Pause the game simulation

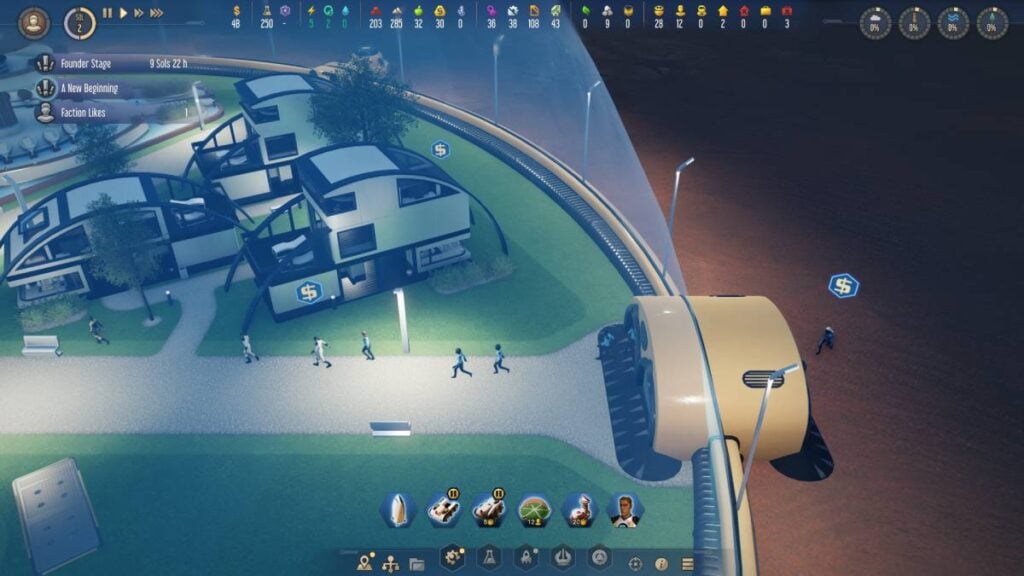tap(108, 13)
